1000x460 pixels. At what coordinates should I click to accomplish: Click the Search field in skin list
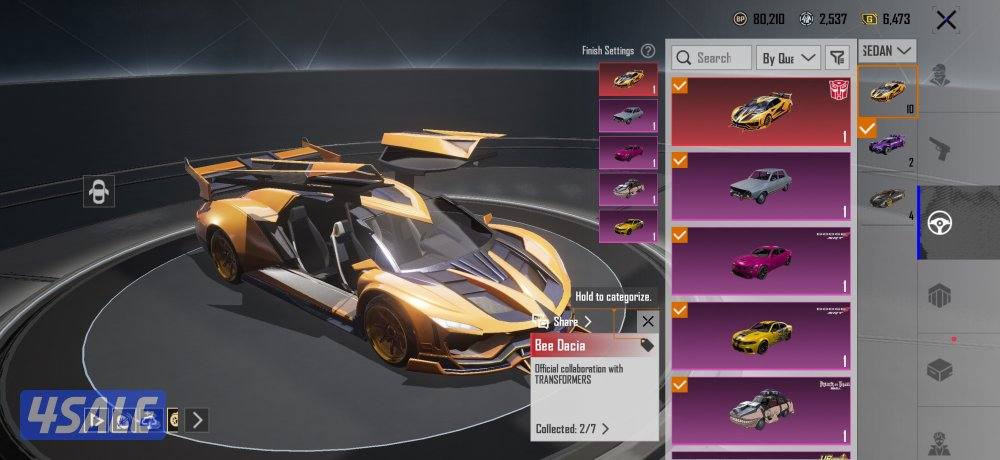[711, 58]
